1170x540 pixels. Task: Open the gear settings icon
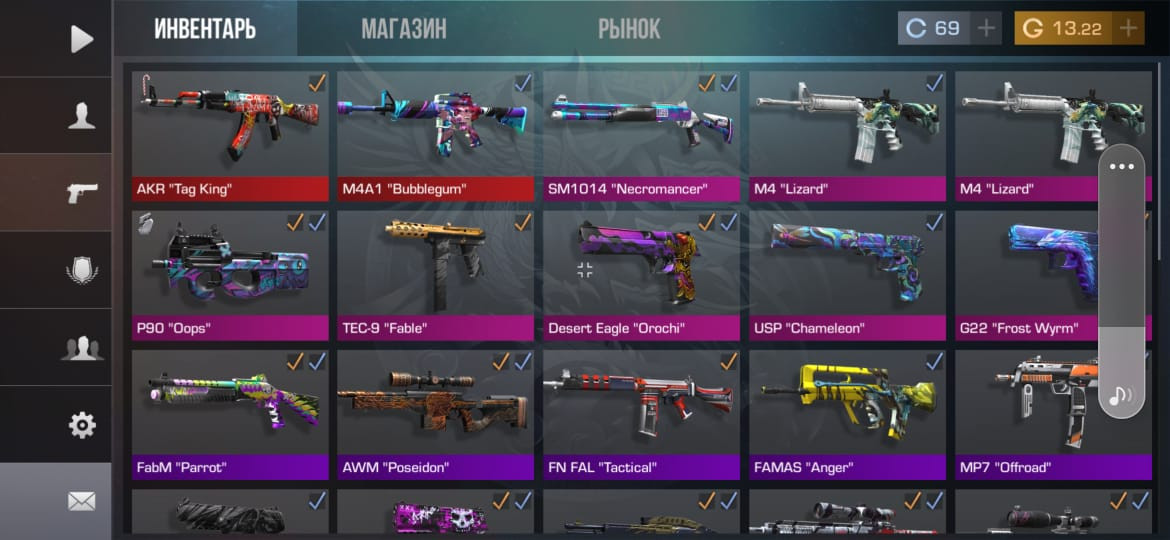[x=81, y=425]
